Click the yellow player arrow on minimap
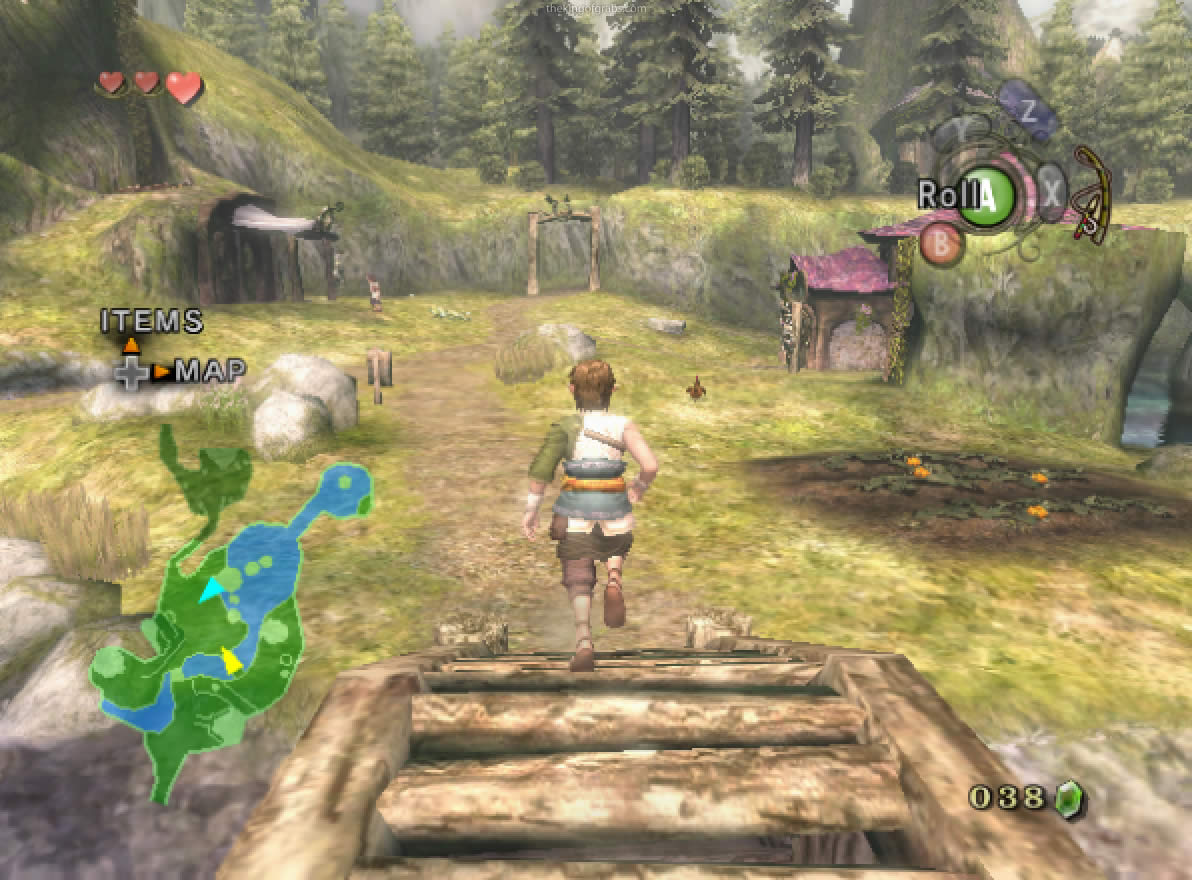 click(x=231, y=660)
